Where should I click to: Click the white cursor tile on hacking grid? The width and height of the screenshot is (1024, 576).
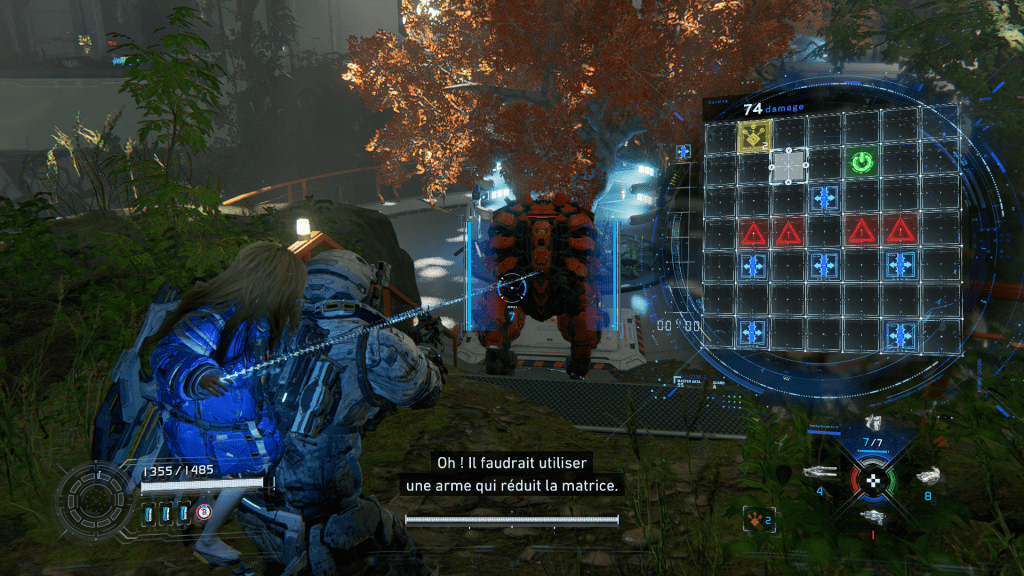tap(789, 163)
